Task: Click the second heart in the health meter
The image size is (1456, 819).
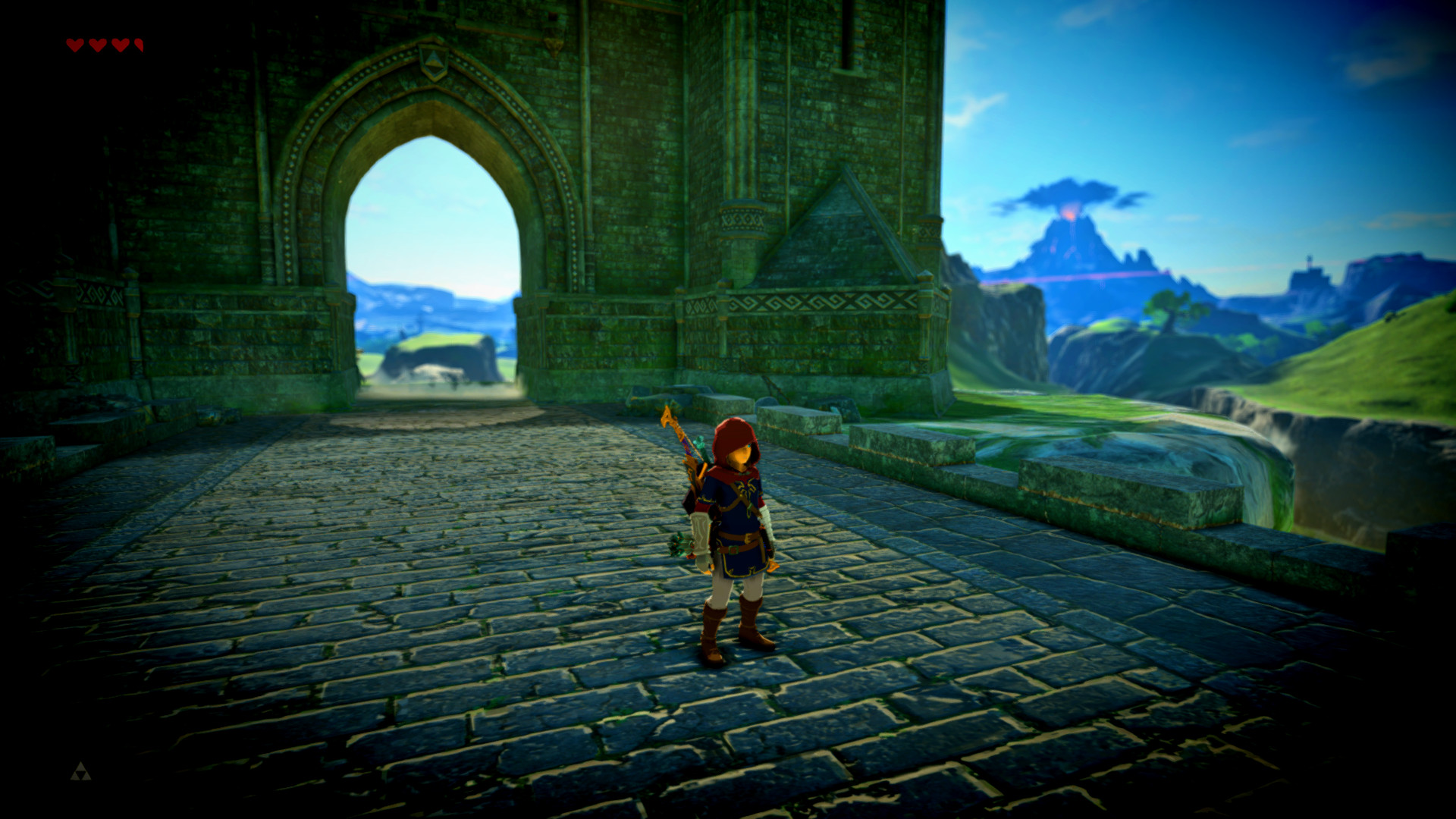Action: (x=98, y=45)
